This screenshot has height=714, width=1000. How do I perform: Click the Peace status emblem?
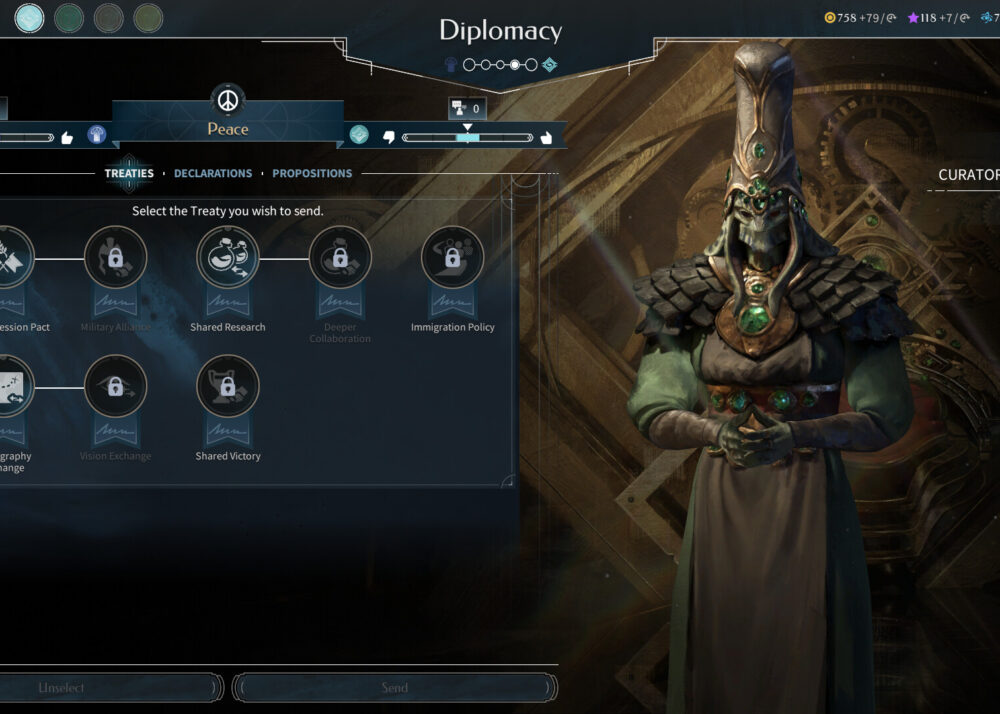point(228,102)
